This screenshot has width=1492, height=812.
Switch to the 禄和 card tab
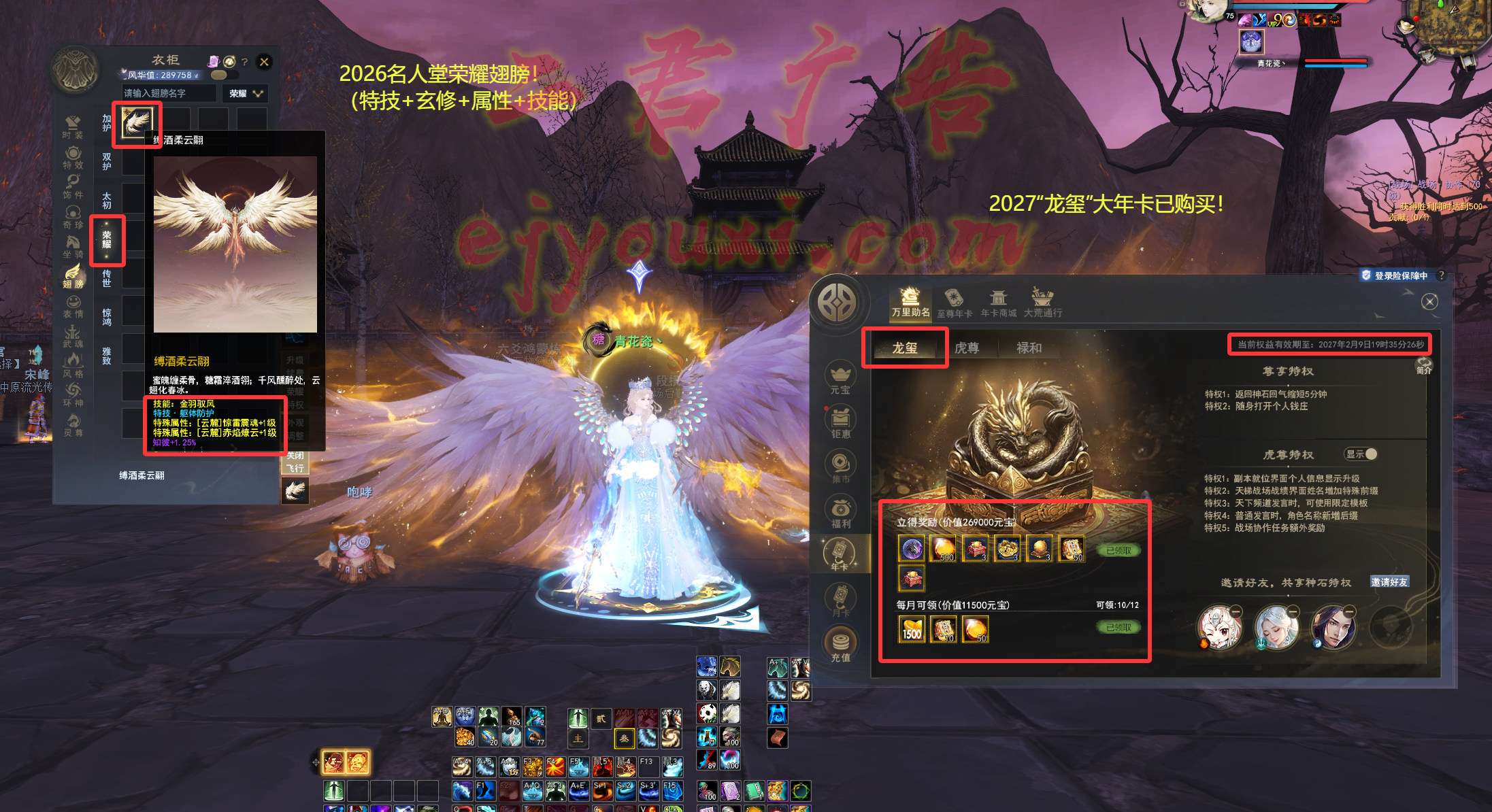click(1029, 348)
